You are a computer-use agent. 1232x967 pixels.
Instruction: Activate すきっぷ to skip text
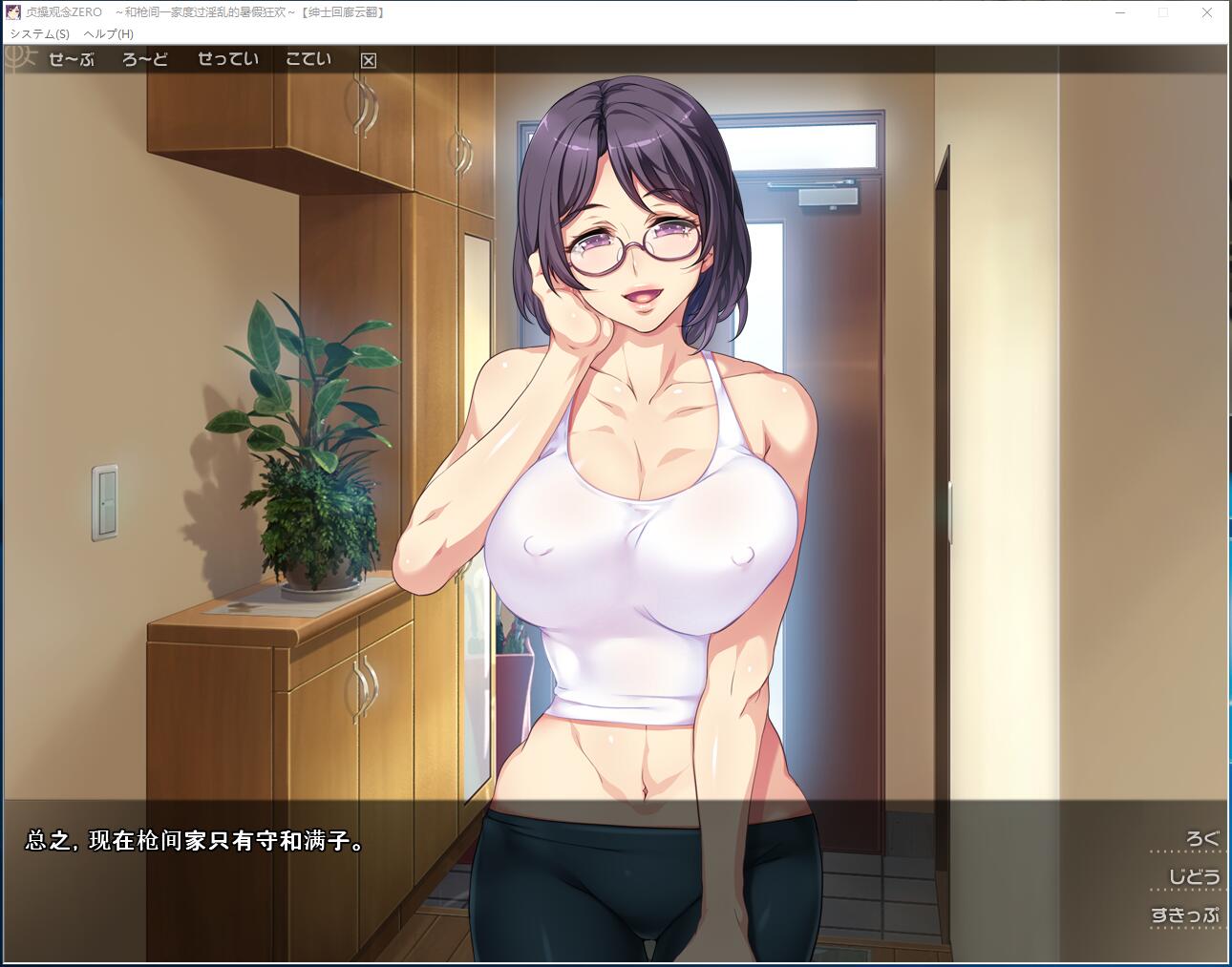pos(1185,914)
